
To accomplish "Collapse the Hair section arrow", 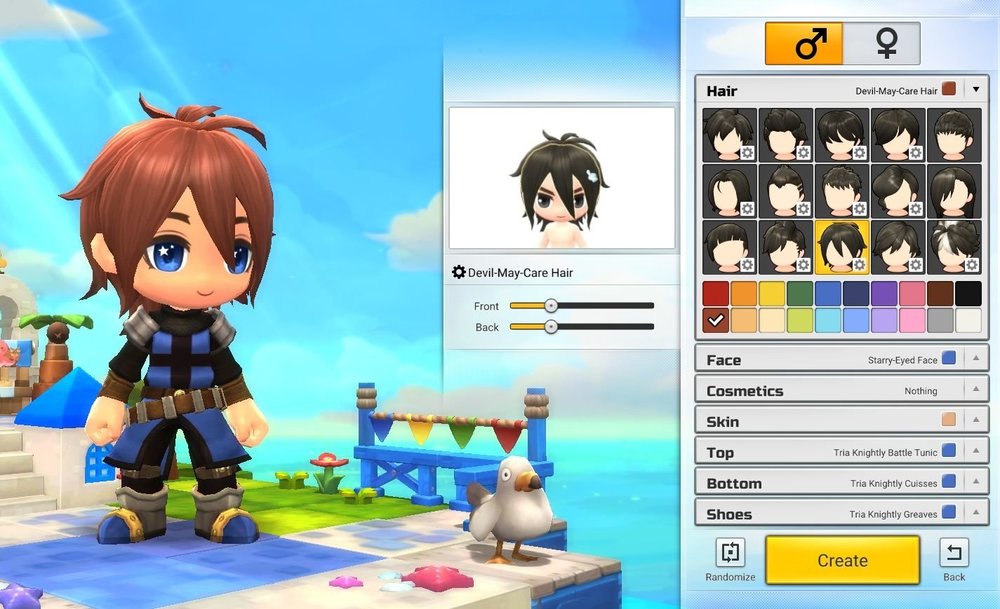I will pos(976,90).
